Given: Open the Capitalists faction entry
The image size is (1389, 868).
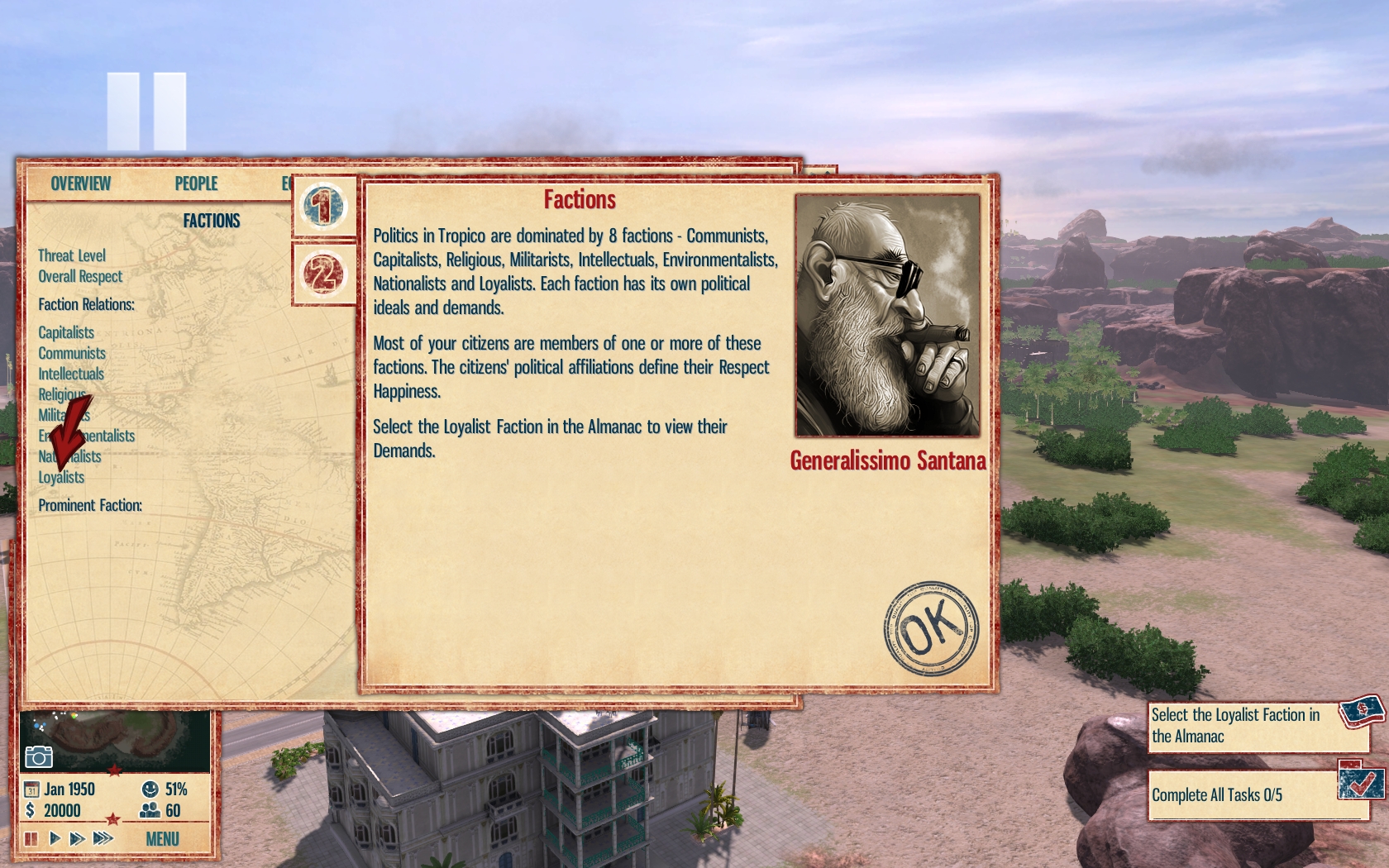Looking at the screenshot, I should [x=66, y=332].
